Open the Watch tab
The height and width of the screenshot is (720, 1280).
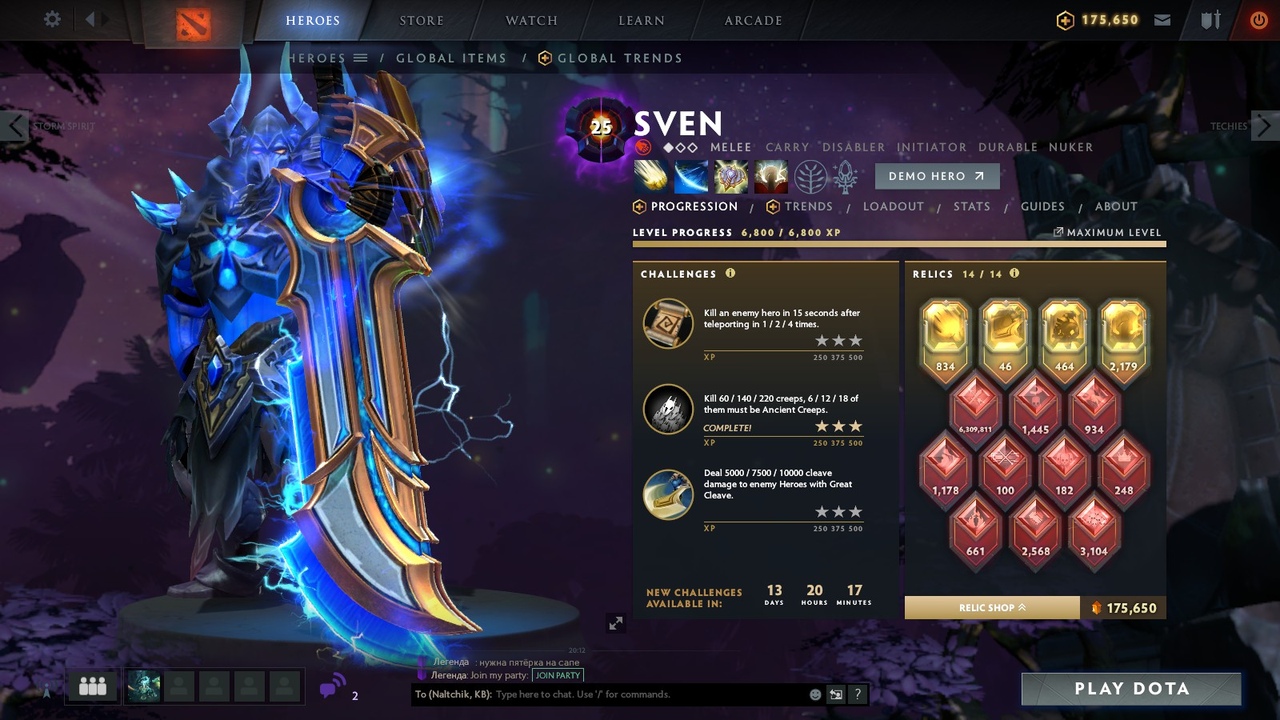pos(531,20)
